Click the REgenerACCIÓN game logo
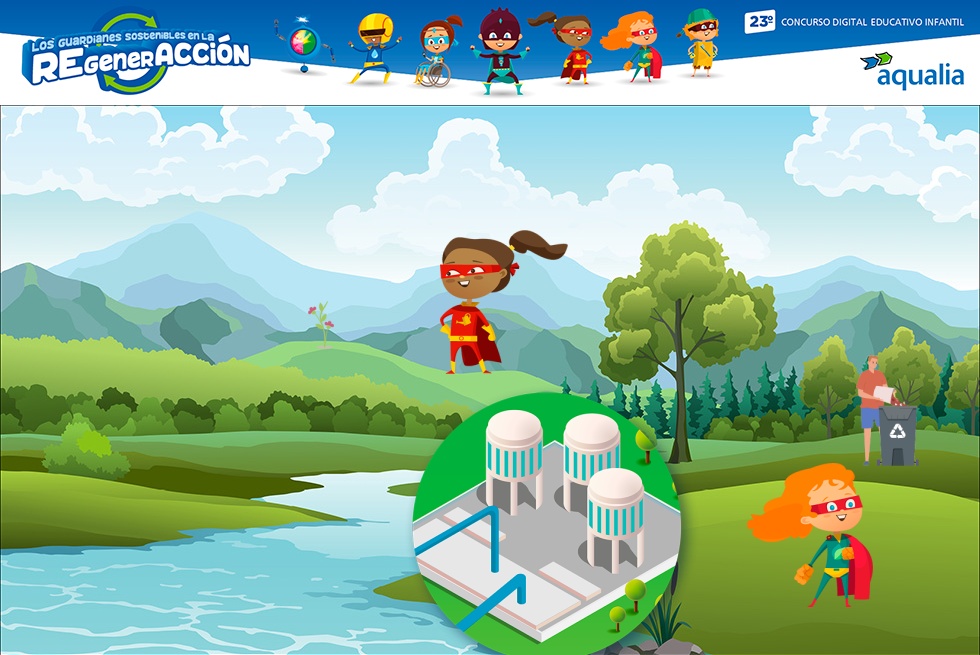The image size is (980, 655). pos(137,53)
